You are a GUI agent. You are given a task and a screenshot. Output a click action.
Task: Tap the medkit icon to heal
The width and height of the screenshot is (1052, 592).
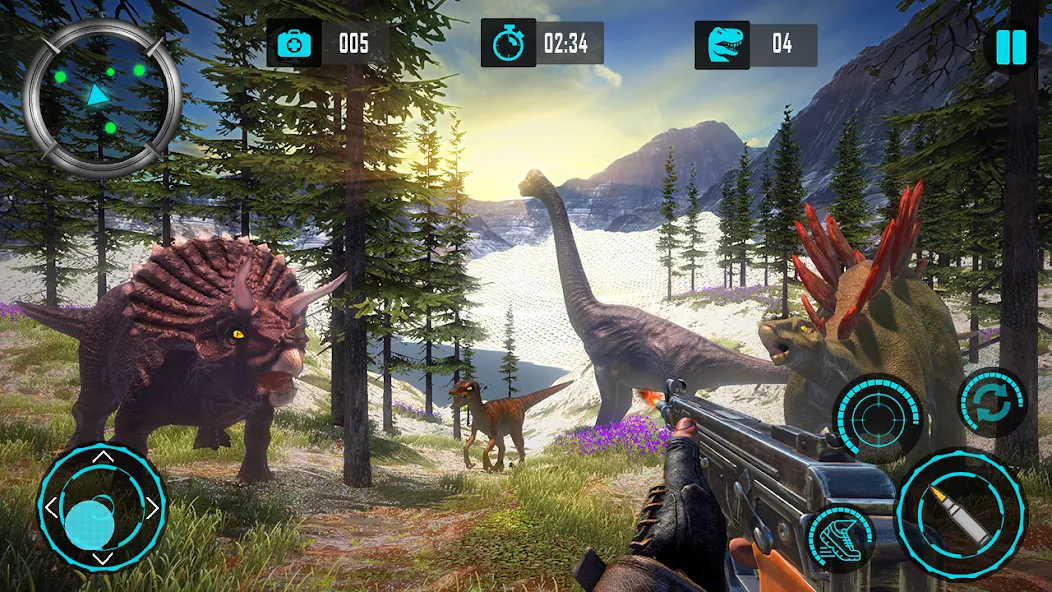[293, 43]
